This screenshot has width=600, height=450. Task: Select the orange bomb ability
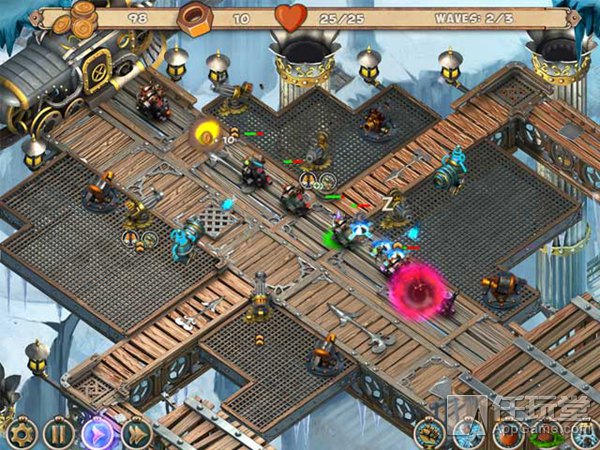[x=508, y=434]
